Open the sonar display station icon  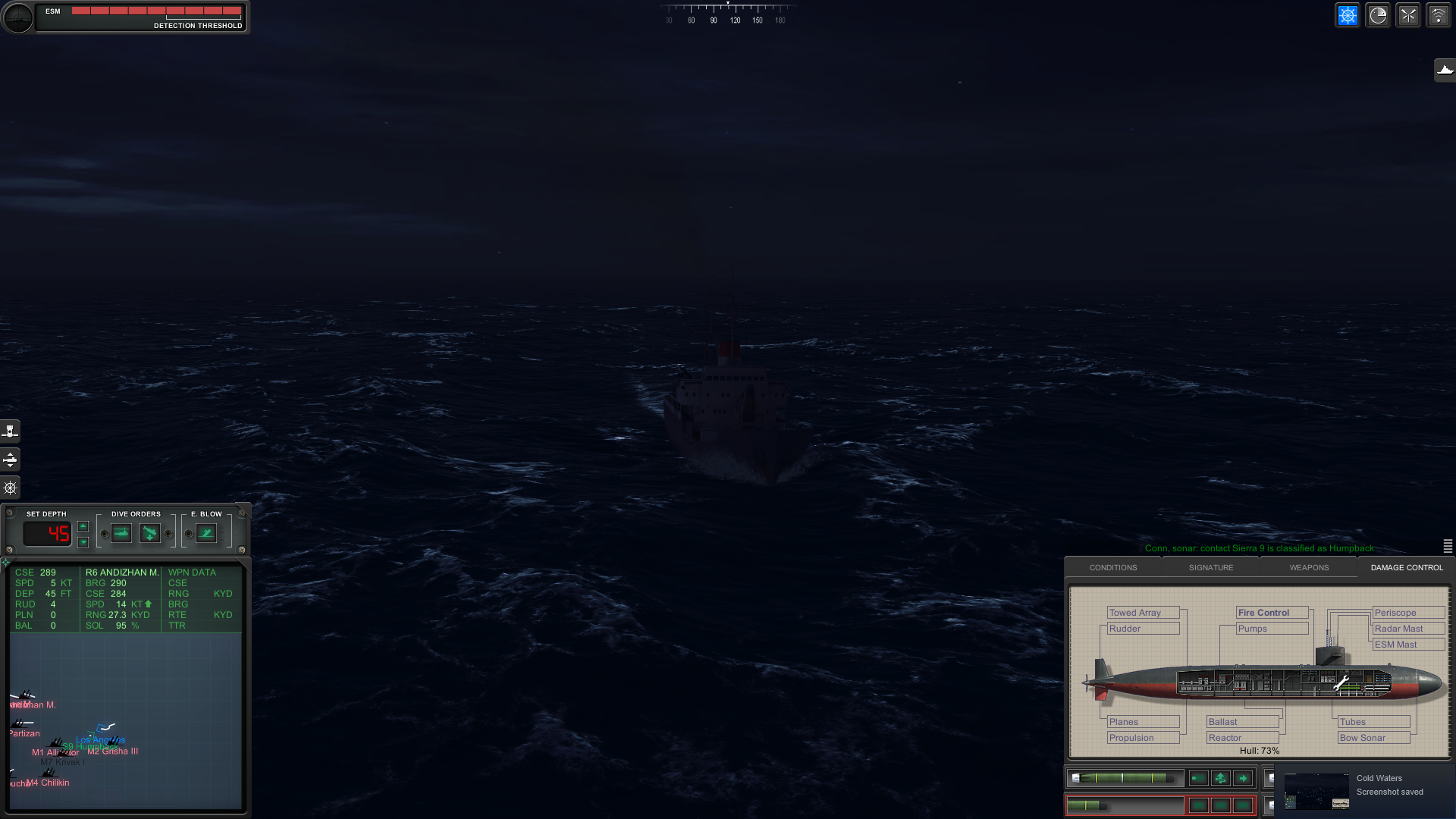[x=1378, y=14]
